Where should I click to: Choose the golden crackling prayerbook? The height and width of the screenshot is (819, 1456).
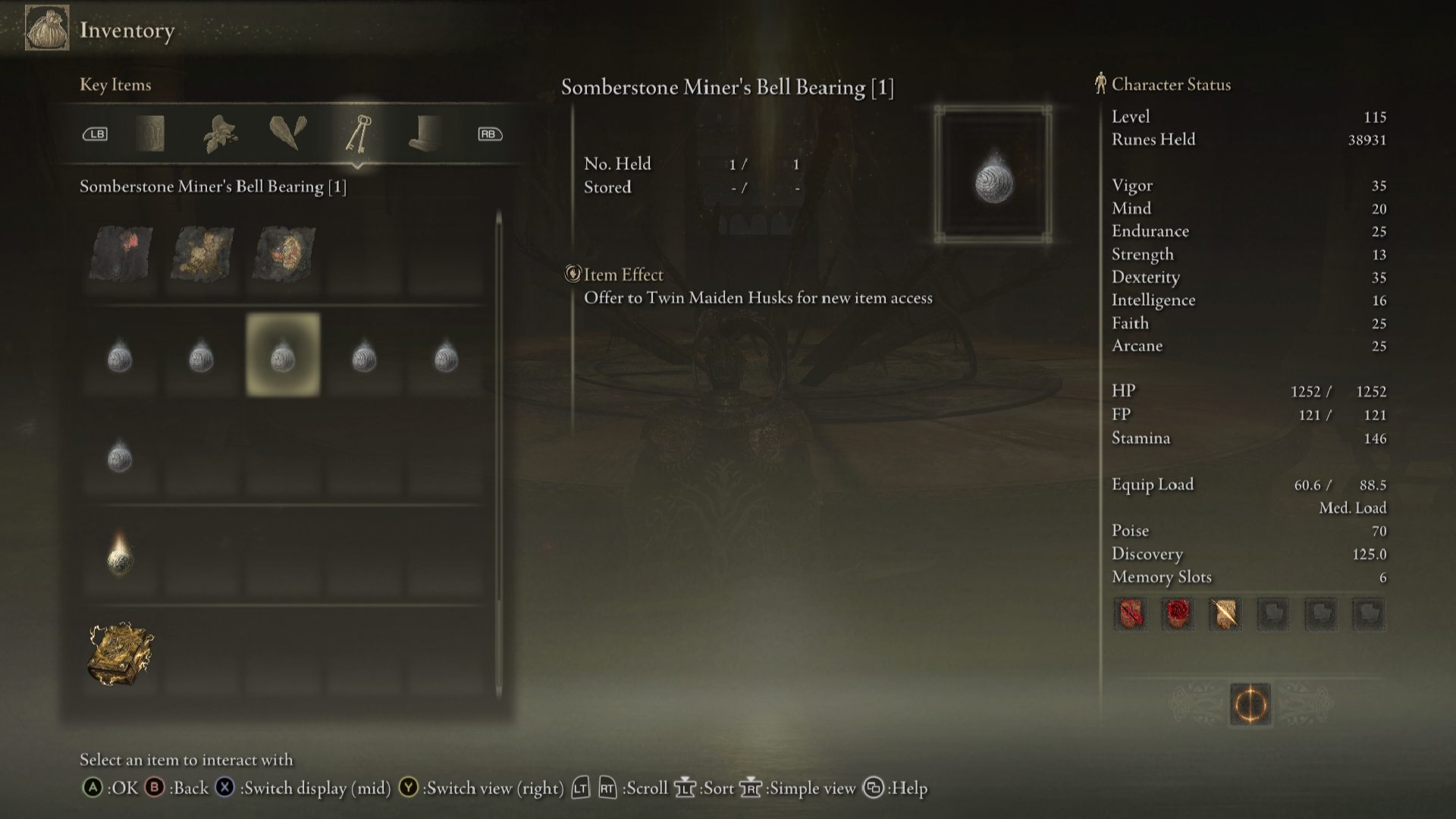pyautogui.click(x=121, y=654)
